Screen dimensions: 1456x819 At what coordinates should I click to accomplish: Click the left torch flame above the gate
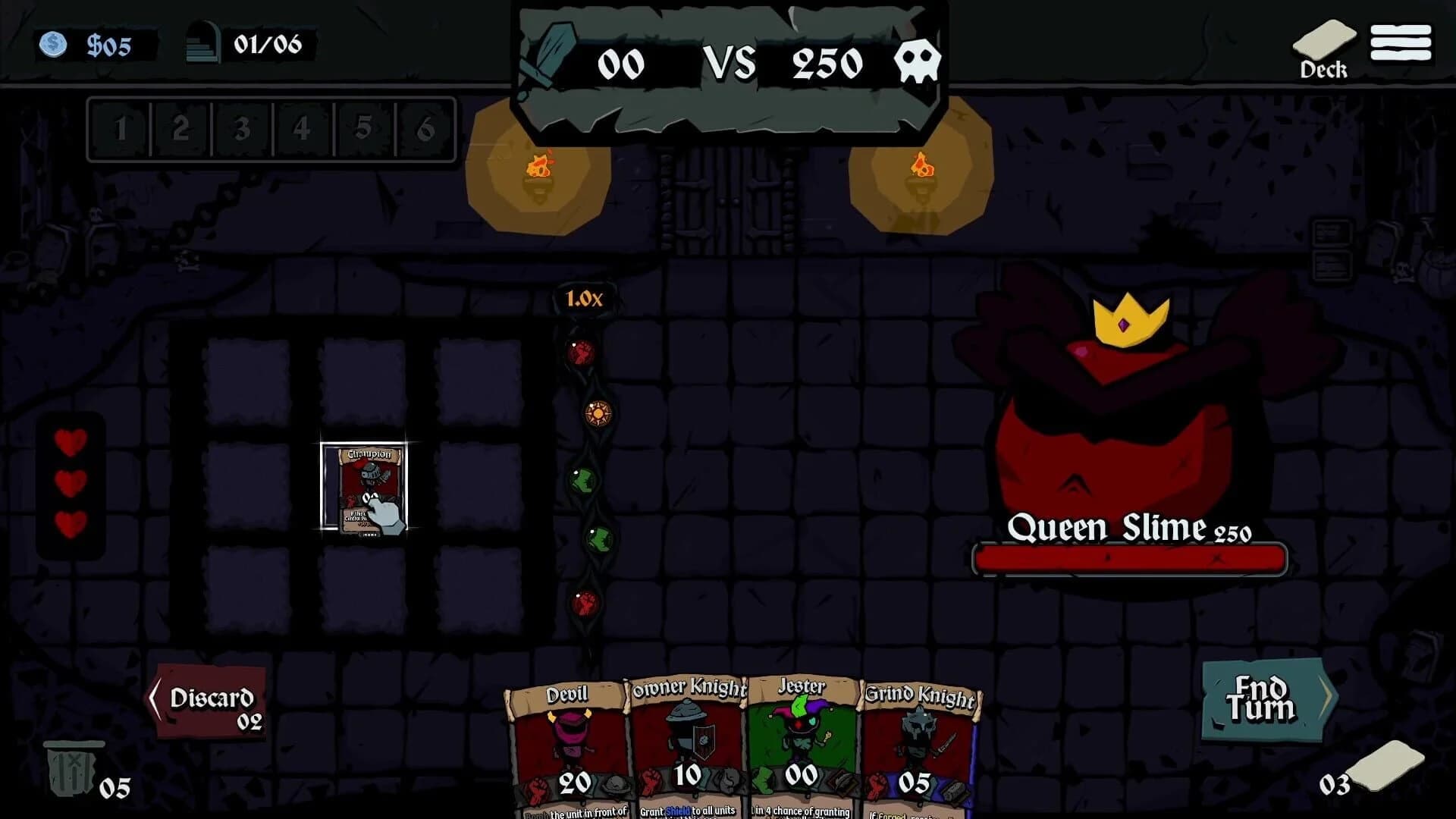[x=540, y=165]
